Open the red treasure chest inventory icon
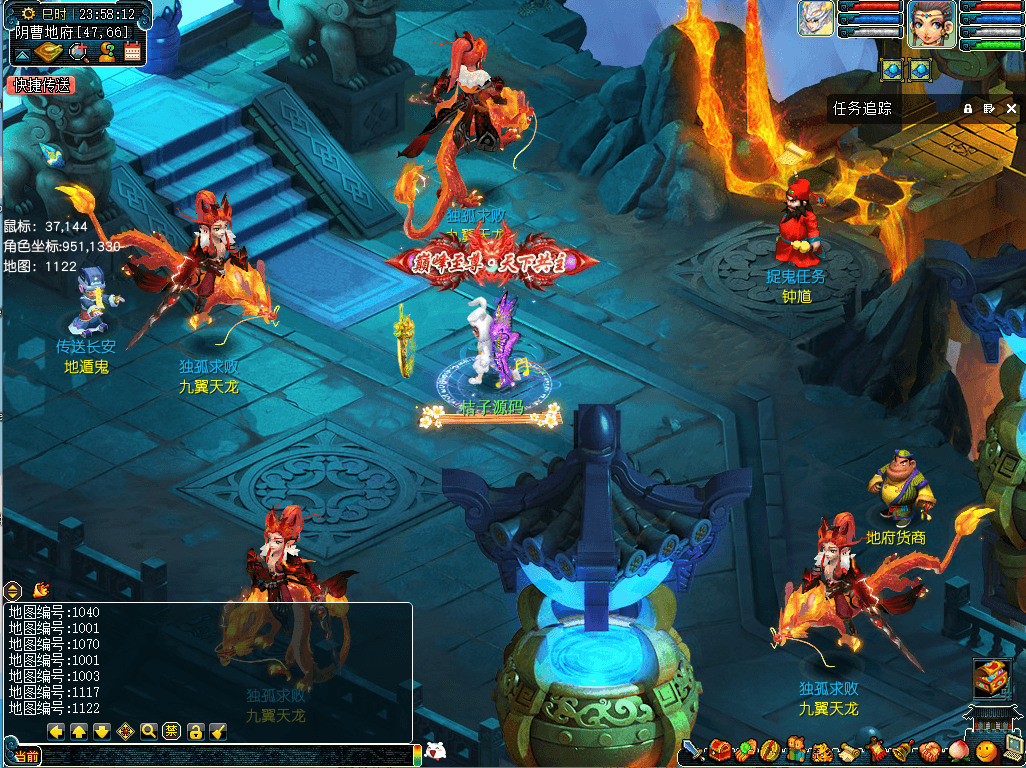The width and height of the screenshot is (1026, 768). pyautogui.click(x=720, y=750)
